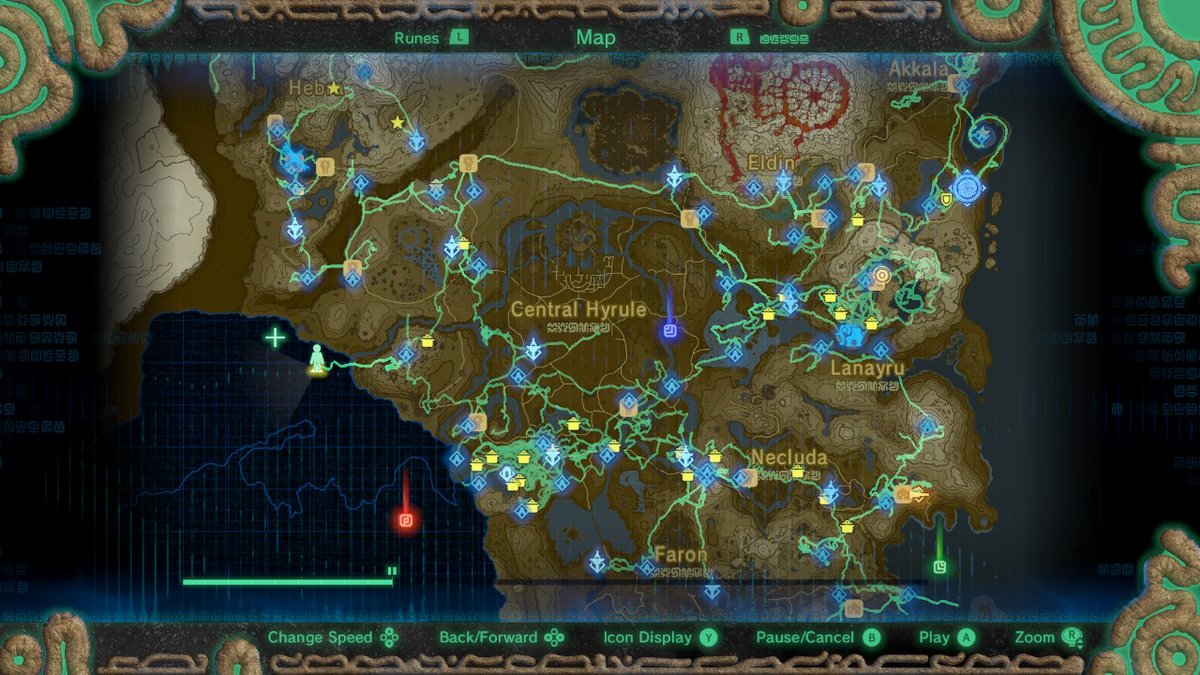Select the red map pin marker
The image size is (1200, 675).
[x=405, y=520]
